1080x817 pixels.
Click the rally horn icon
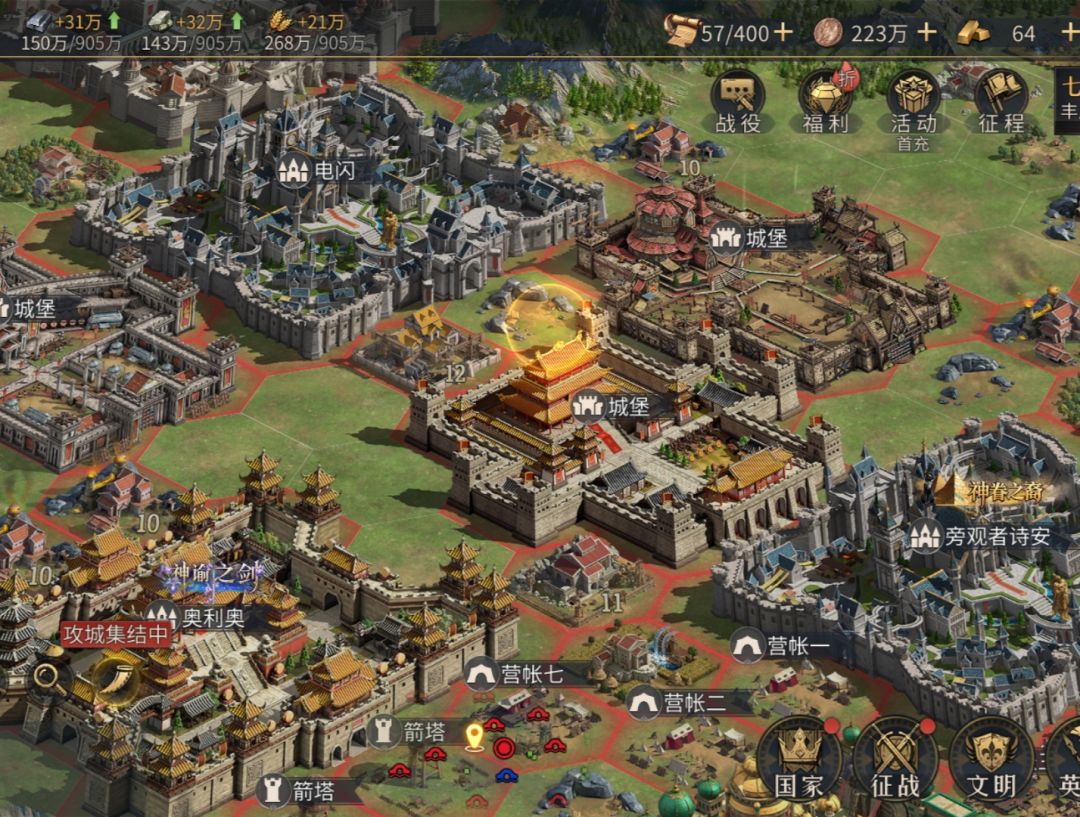(119, 682)
